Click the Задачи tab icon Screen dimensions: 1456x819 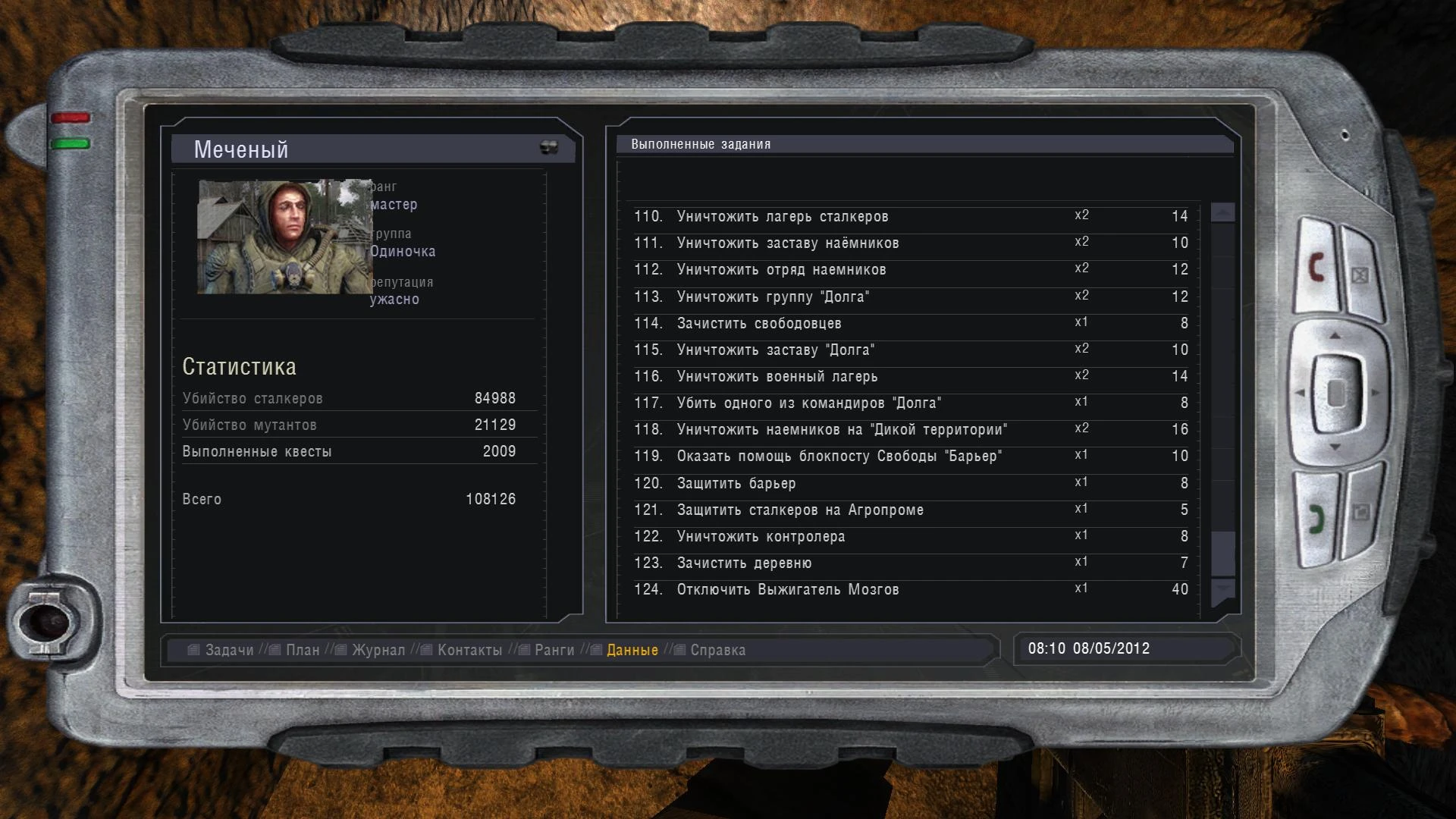pos(192,650)
